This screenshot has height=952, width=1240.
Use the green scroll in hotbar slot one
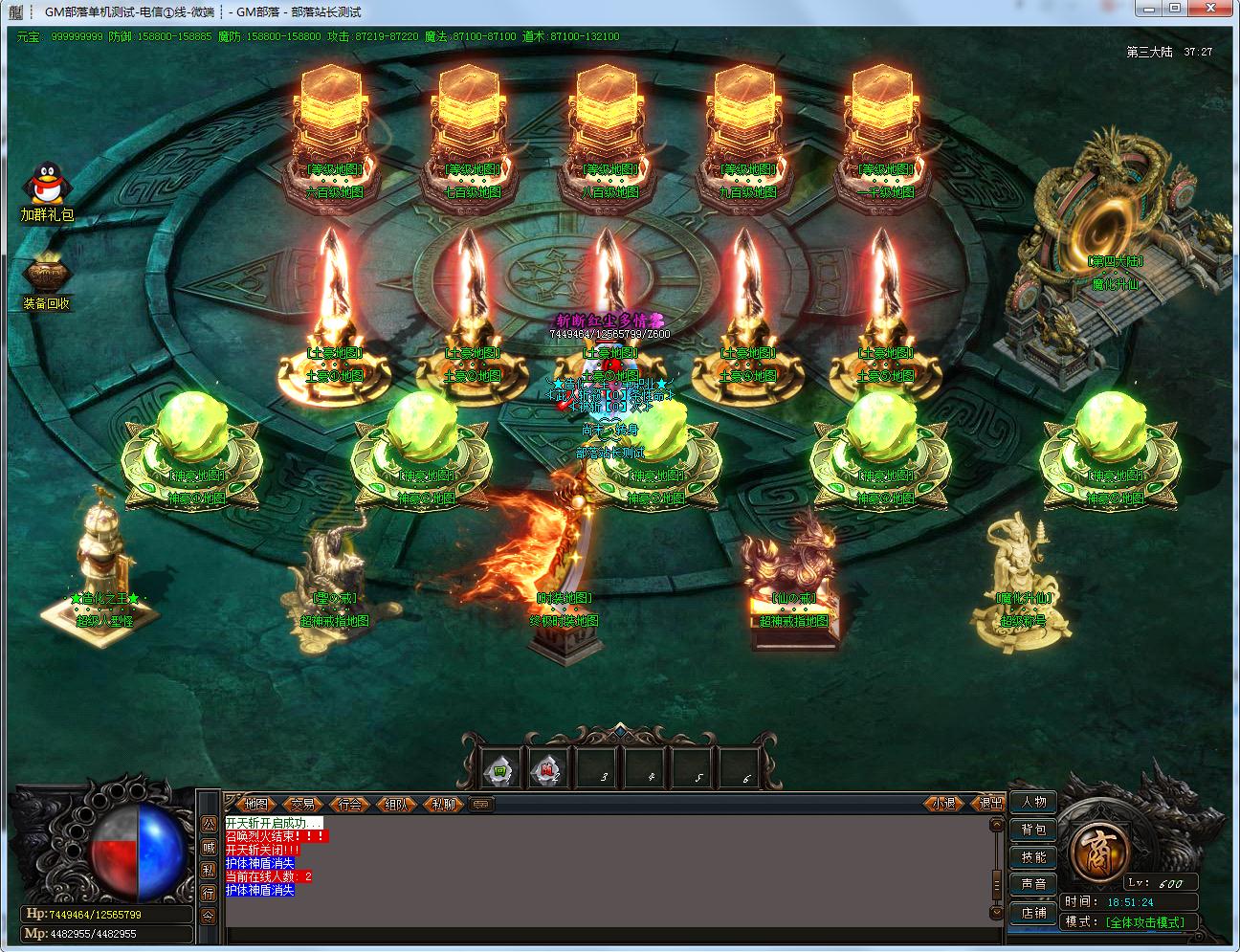(x=499, y=768)
